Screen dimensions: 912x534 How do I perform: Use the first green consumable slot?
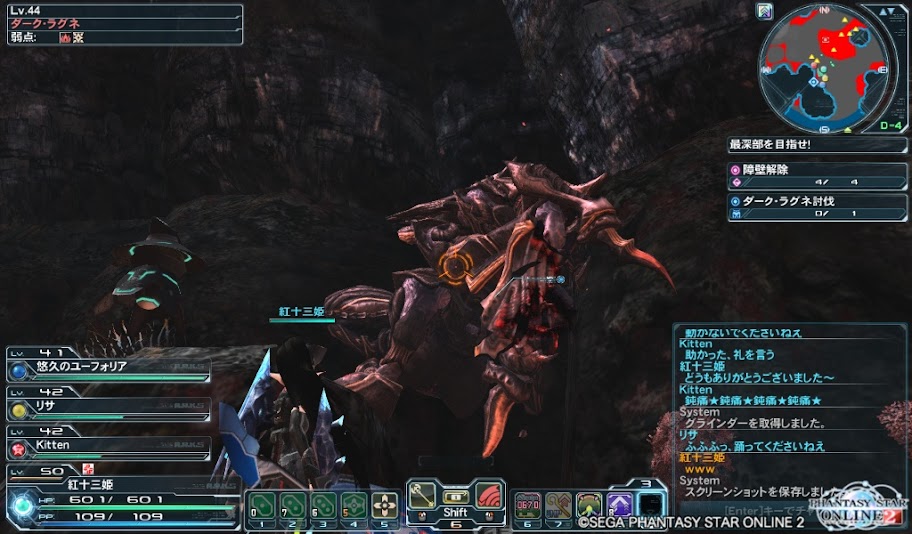click(x=262, y=505)
